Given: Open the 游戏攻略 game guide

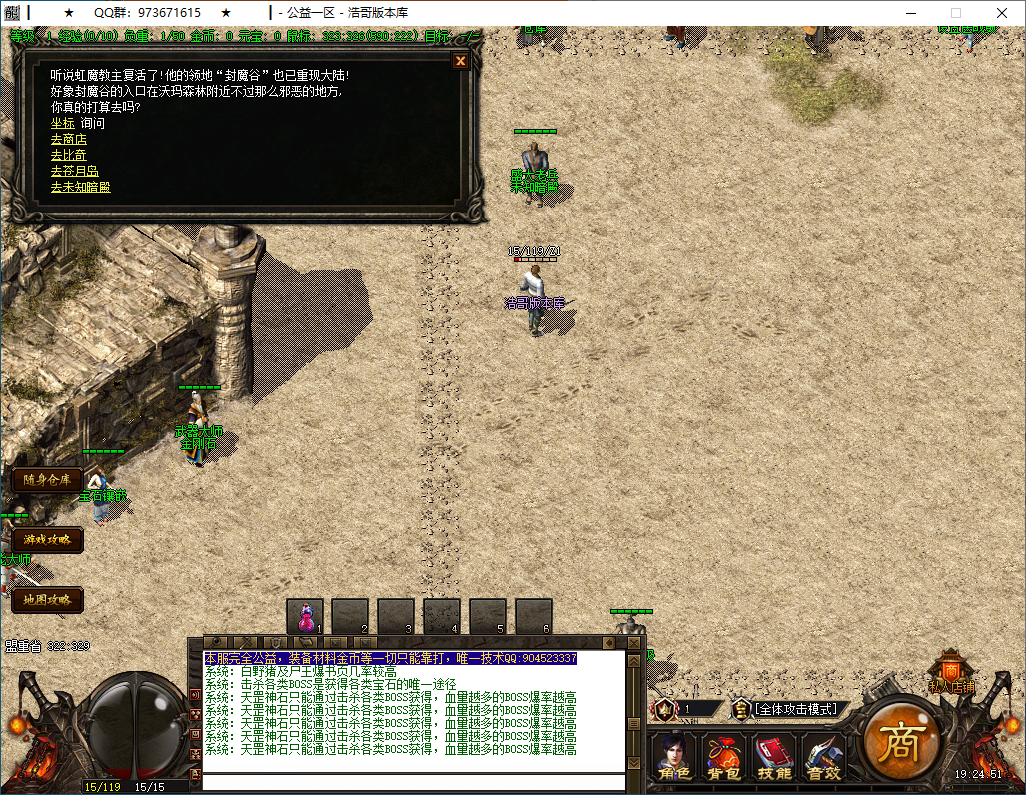Looking at the screenshot, I should tap(47, 540).
